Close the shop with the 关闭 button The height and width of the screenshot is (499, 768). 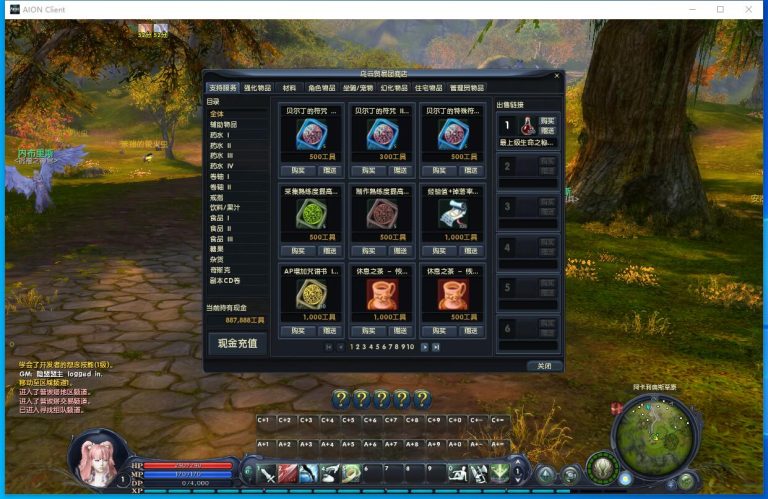click(544, 366)
